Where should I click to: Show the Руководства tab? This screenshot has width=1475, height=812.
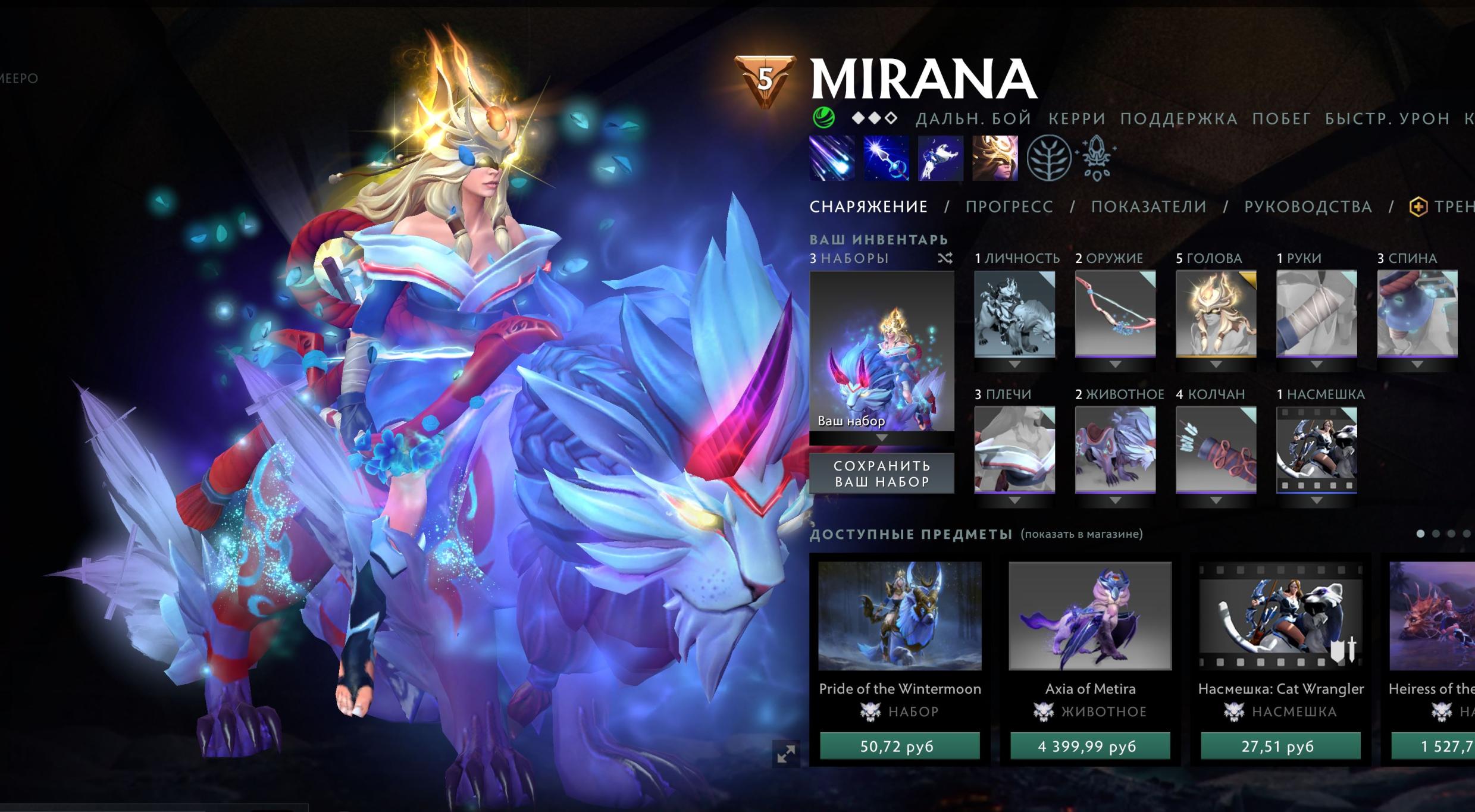click(1308, 206)
